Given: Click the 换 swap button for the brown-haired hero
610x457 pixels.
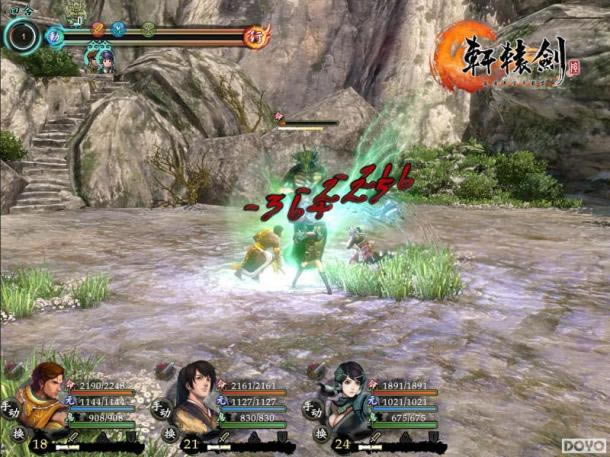Looking at the screenshot, I should [18, 434].
